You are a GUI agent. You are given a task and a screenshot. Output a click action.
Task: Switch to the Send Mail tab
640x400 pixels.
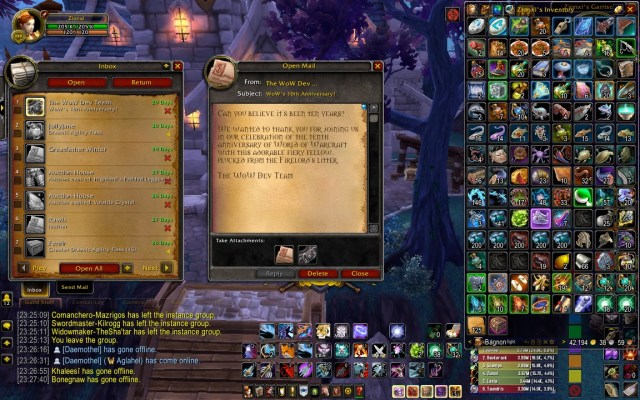[x=75, y=287]
